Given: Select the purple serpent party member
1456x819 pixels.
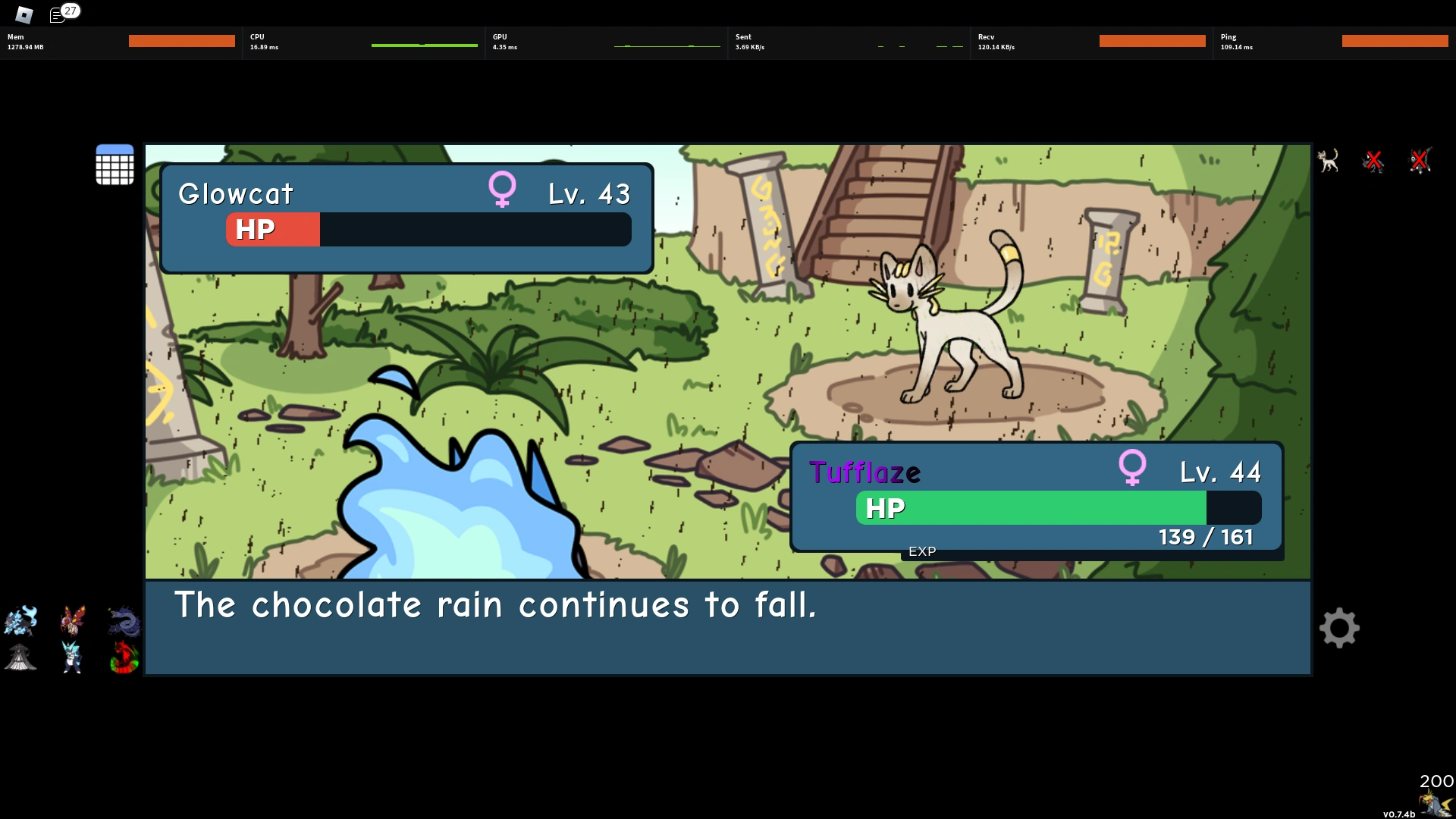Looking at the screenshot, I should pyautogui.click(x=124, y=620).
